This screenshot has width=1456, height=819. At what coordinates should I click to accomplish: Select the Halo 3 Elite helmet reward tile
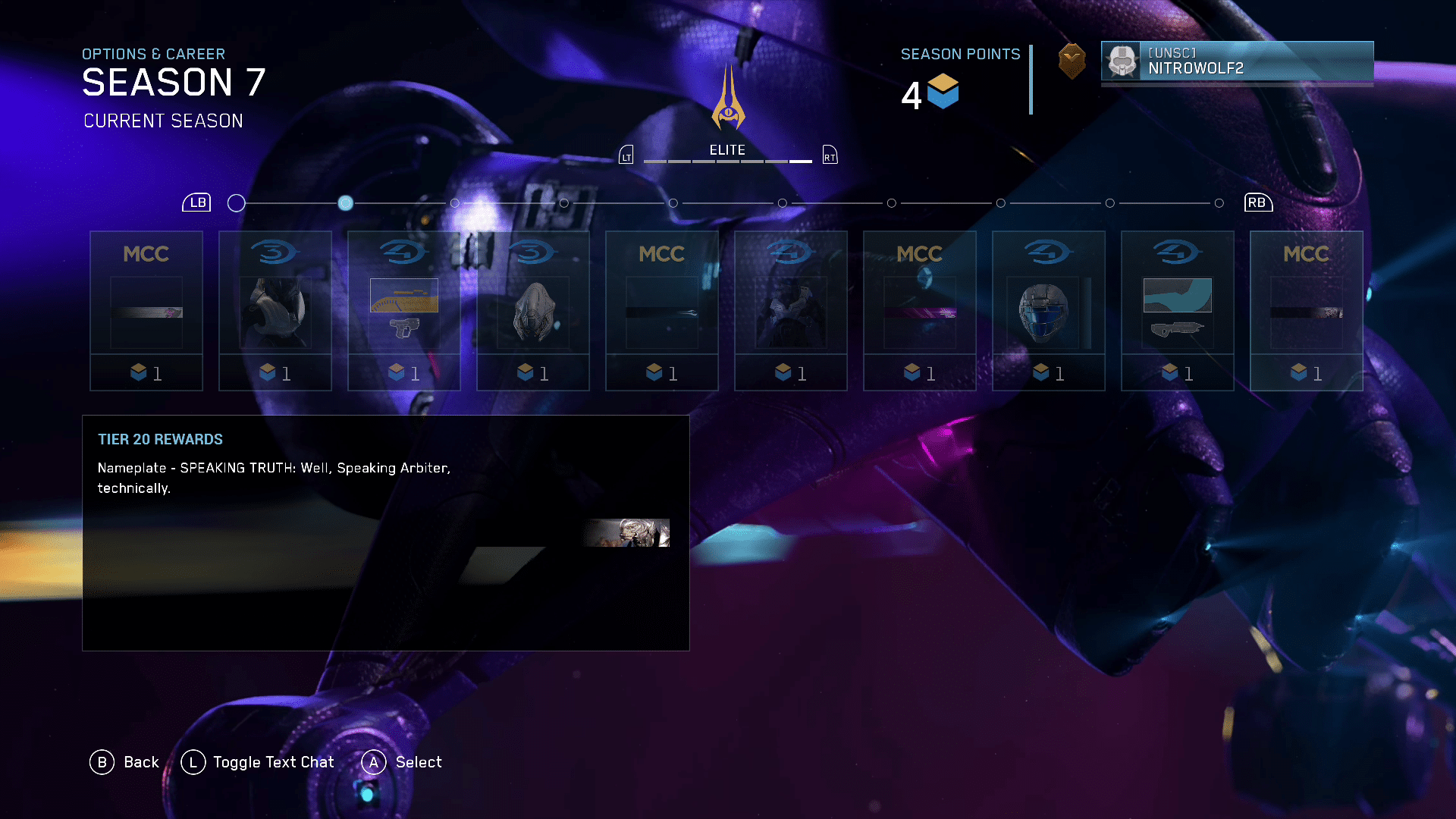533,311
